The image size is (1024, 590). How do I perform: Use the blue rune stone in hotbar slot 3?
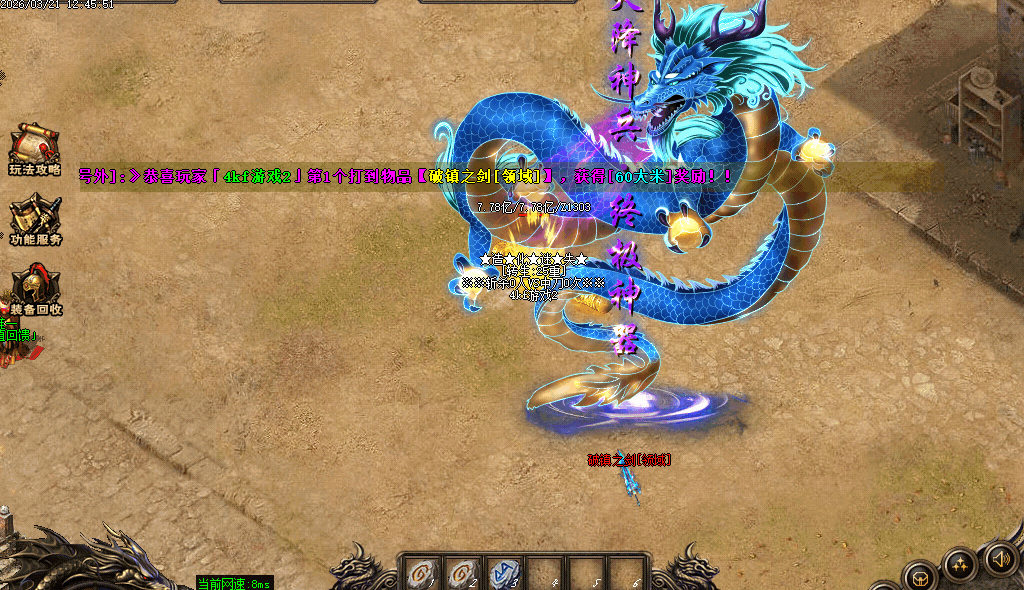click(510, 573)
